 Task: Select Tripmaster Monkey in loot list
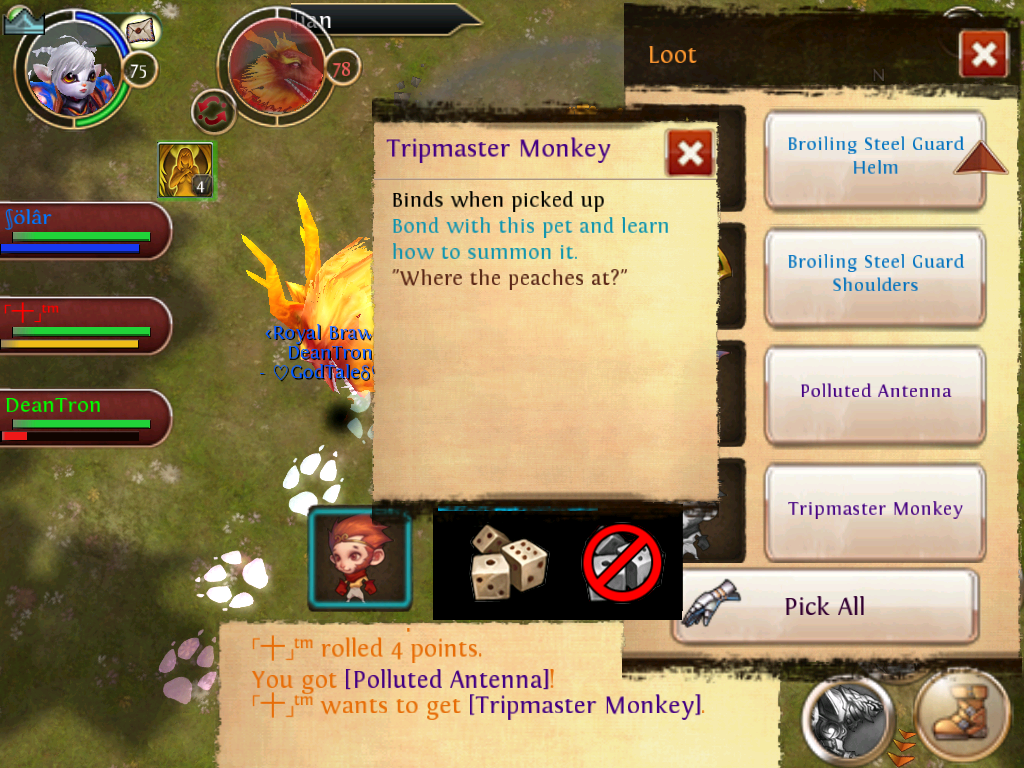tap(875, 510)
